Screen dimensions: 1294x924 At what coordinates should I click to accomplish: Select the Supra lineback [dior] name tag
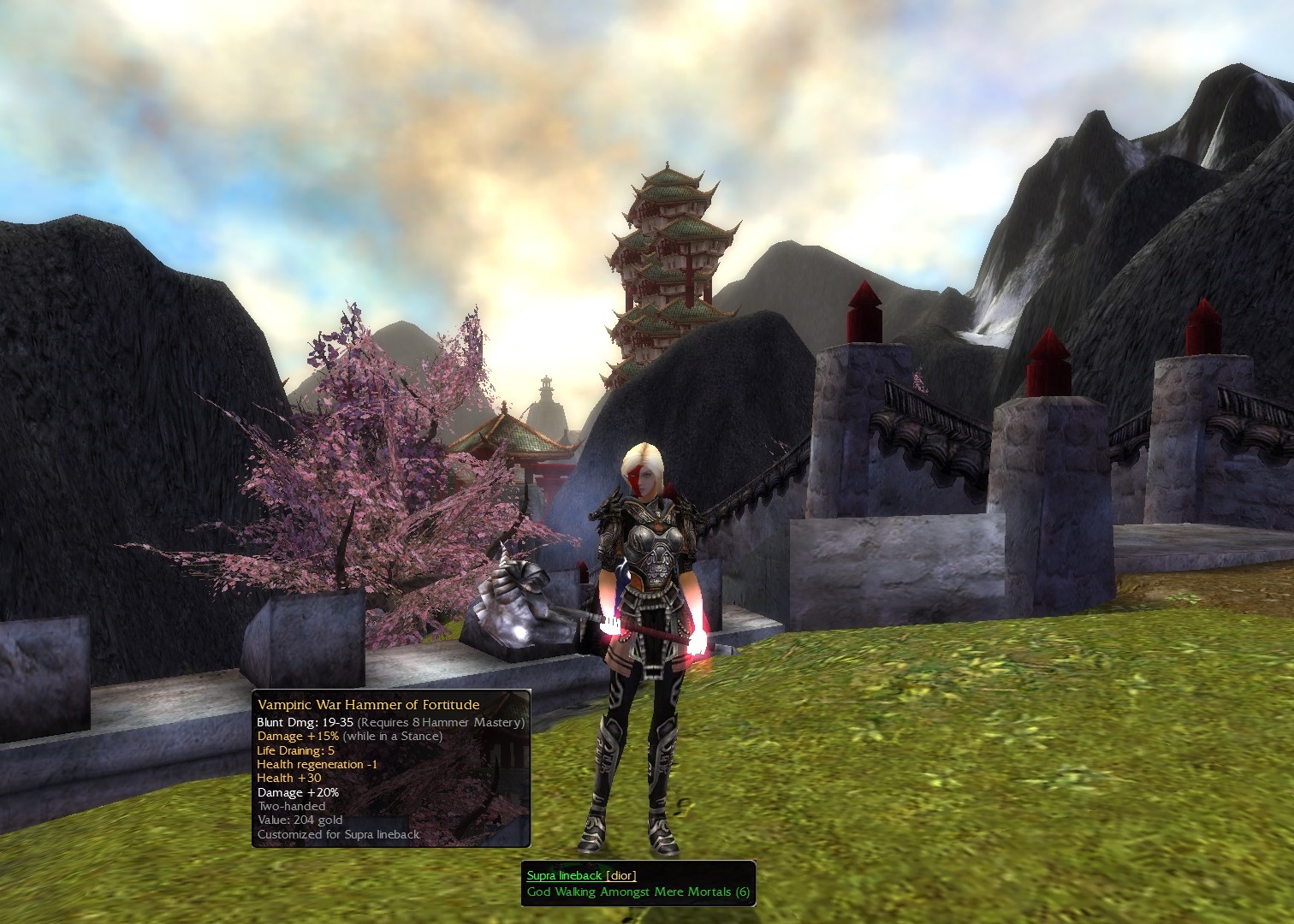[x=581, y=875]
